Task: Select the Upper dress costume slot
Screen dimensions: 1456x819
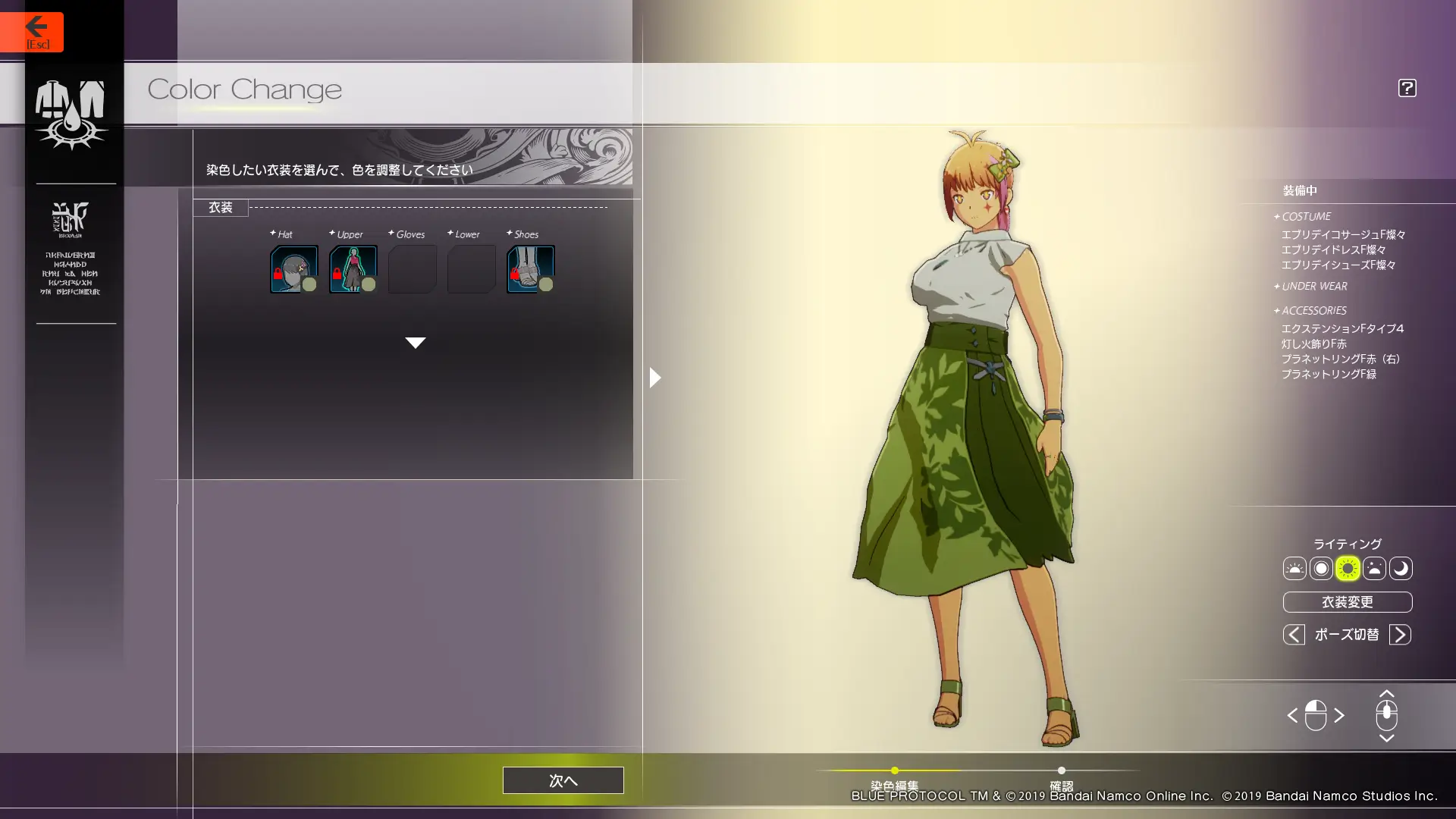Action: (x=353, y=268)
